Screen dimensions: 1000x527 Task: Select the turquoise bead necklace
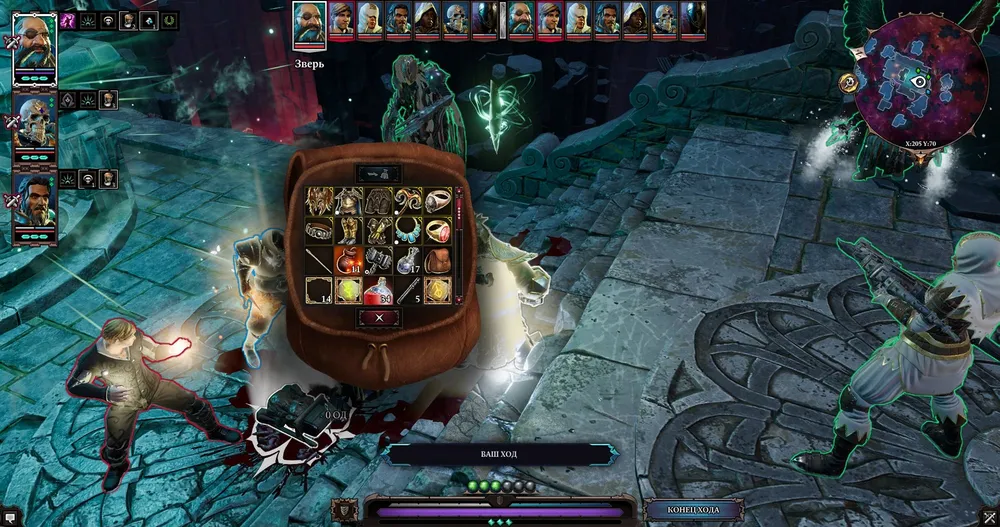tap(408, 230)
